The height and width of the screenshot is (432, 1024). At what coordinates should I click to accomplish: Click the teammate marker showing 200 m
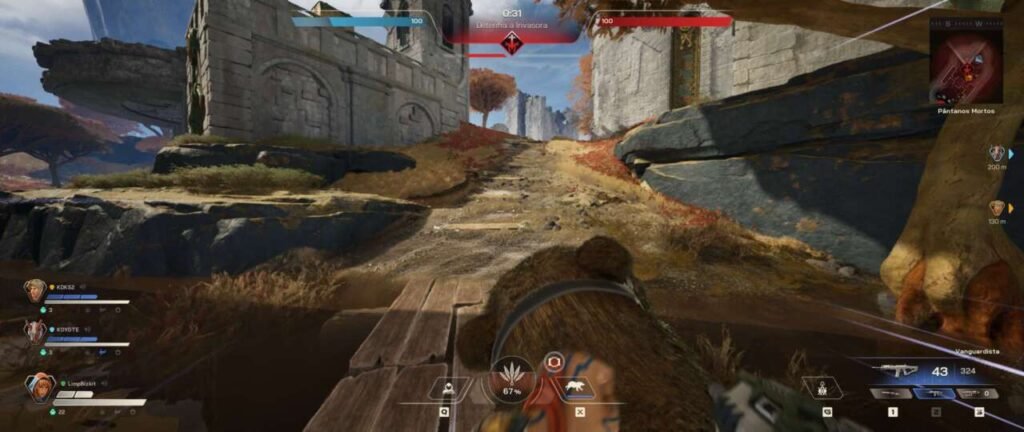(997, 154)
